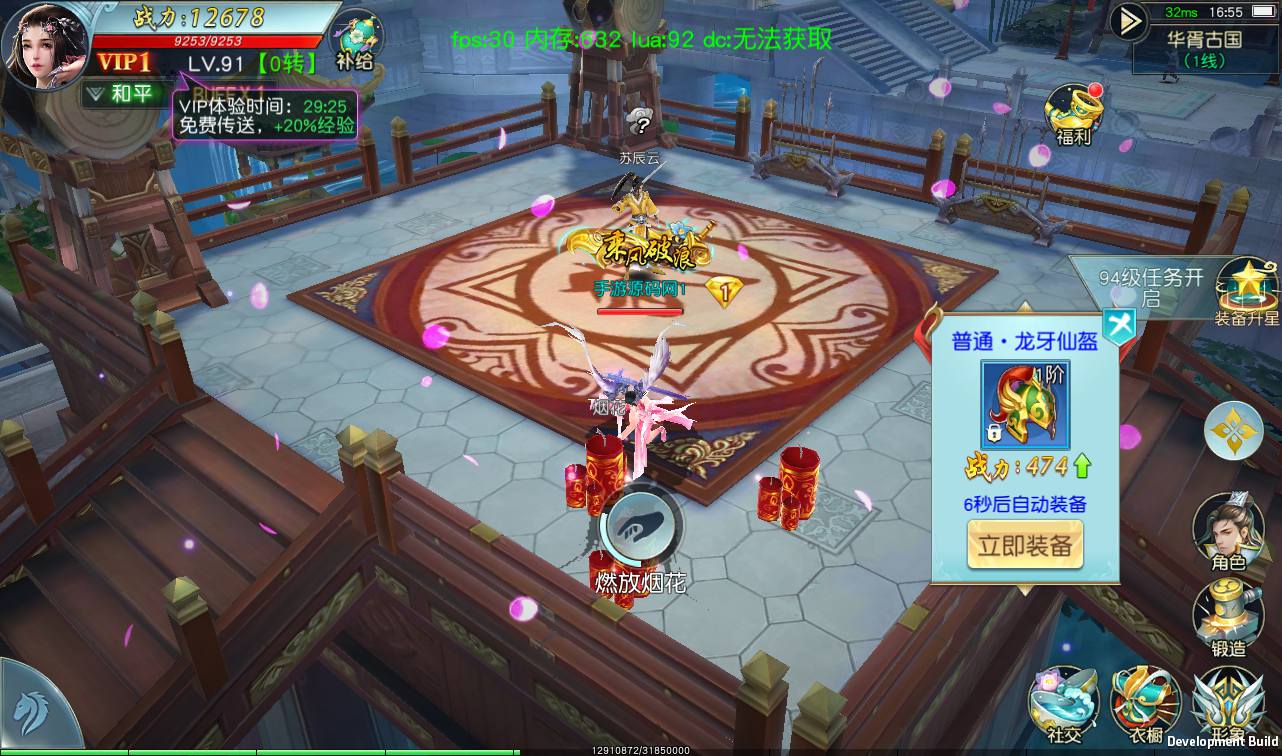Expand the arrow button beside 华胥古国

click(x=1129, y=20)
